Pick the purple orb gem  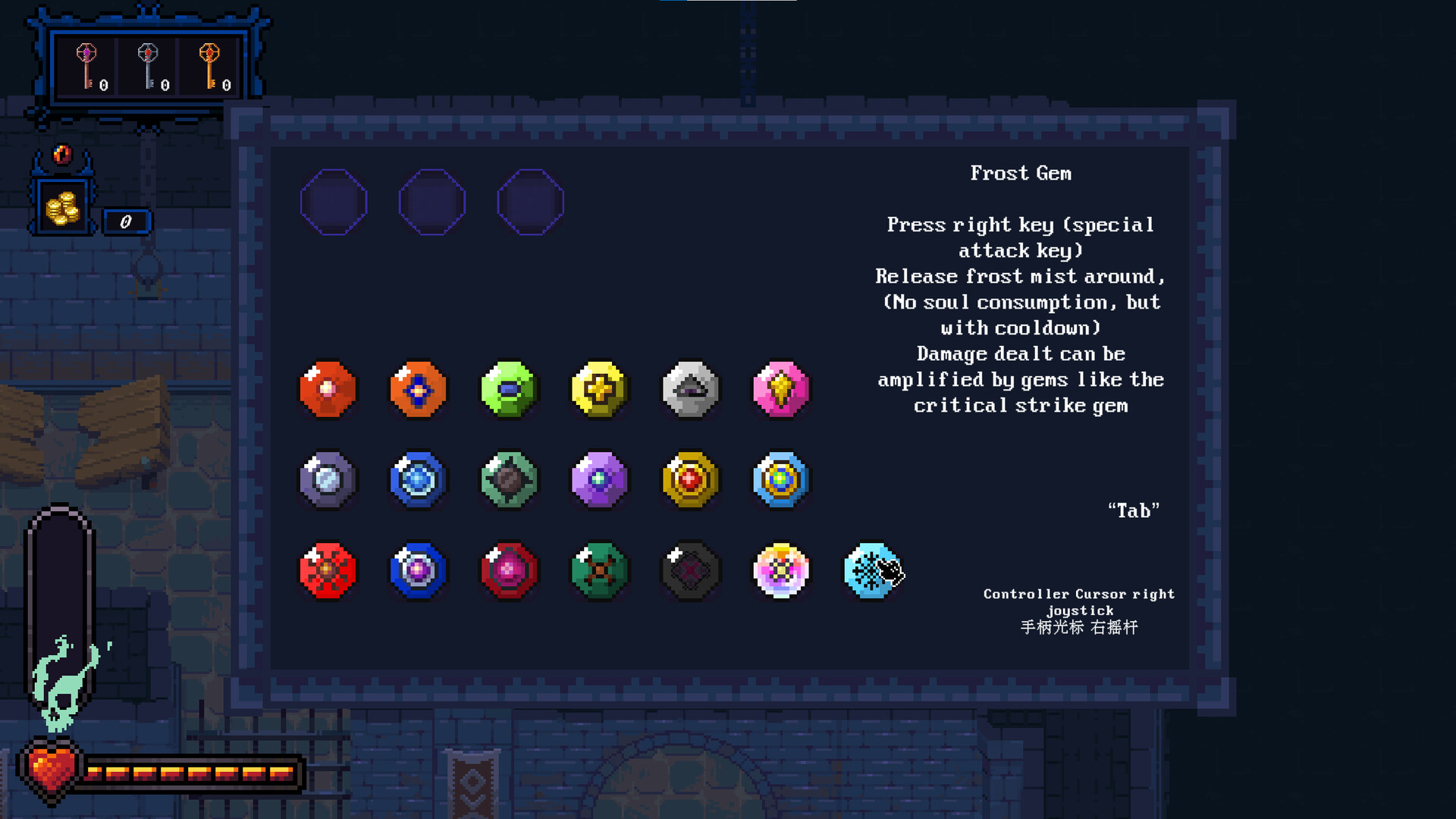pos(599,480)
